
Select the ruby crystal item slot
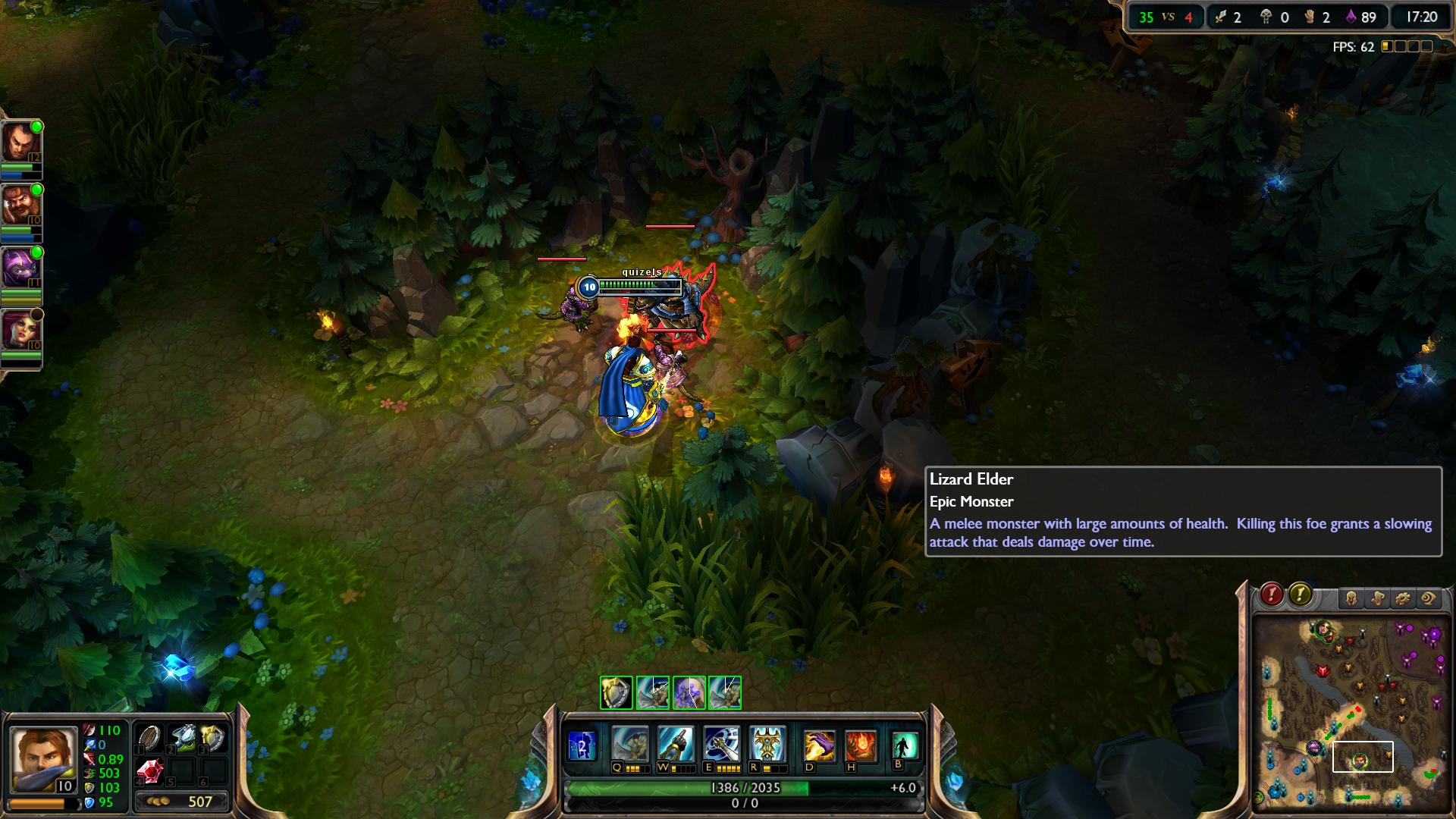pos(149,772)
